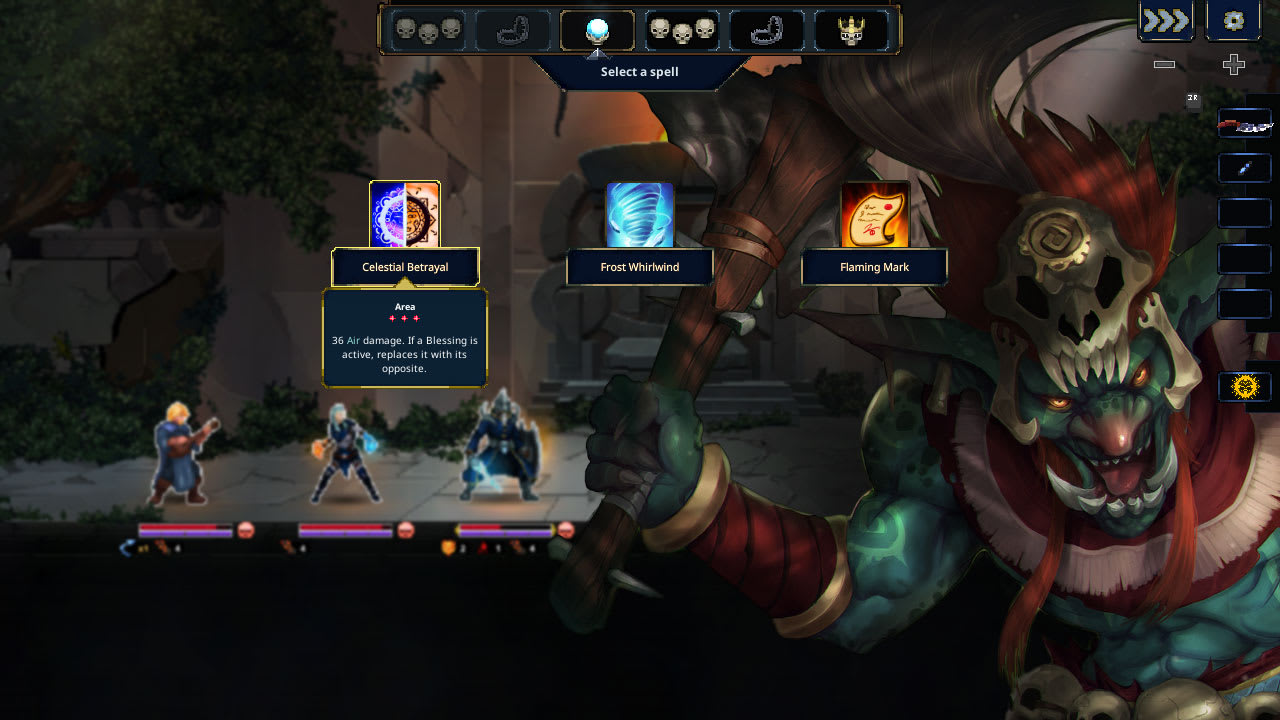Click the blue dagger item slot

click(1244, 167)
